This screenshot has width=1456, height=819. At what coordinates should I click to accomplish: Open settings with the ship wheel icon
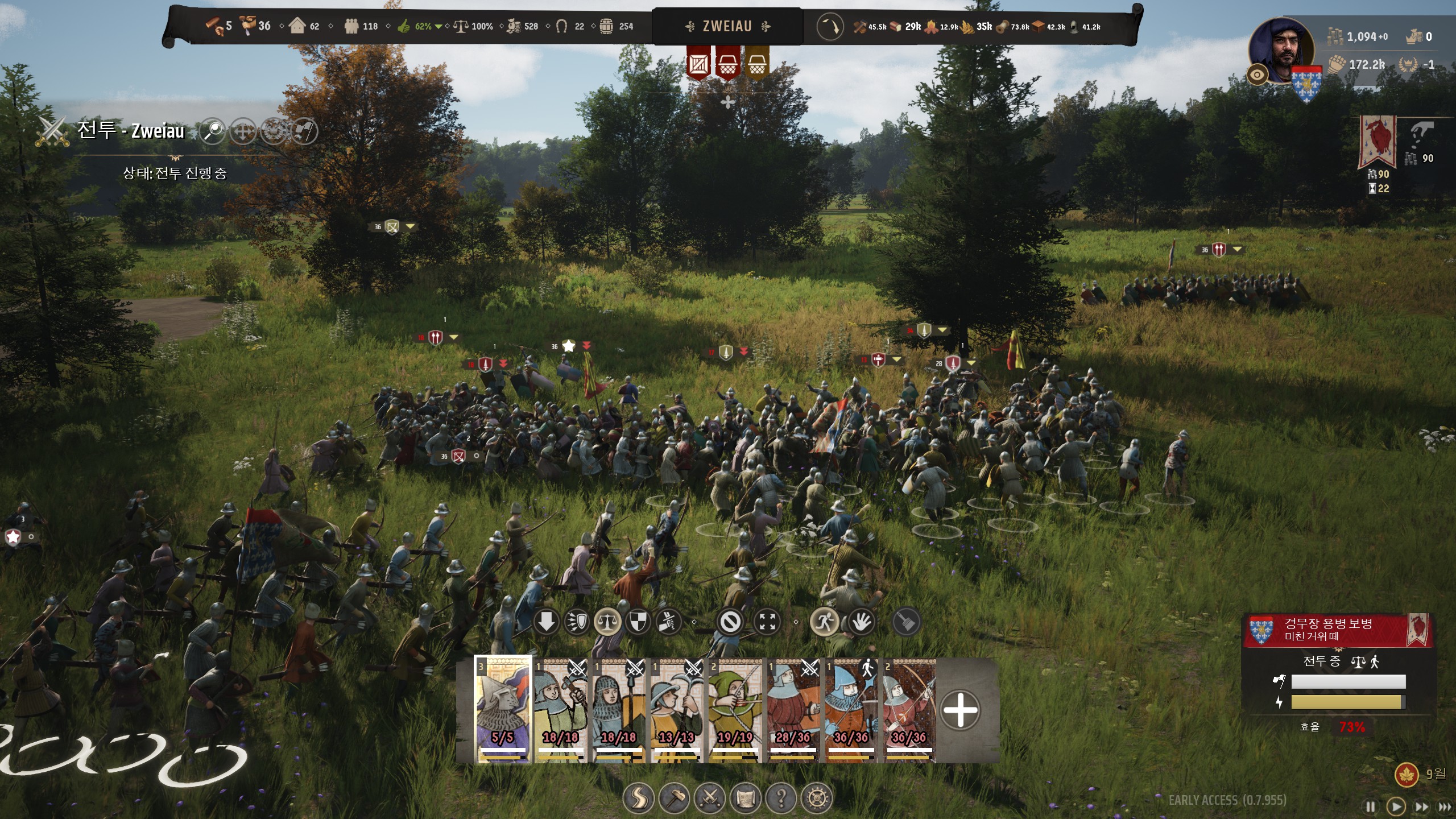click(x=817, y=799)
